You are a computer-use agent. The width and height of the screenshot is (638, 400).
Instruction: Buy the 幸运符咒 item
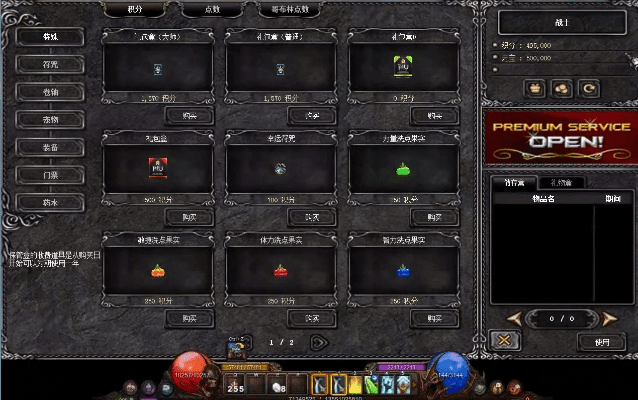point(312,217)
